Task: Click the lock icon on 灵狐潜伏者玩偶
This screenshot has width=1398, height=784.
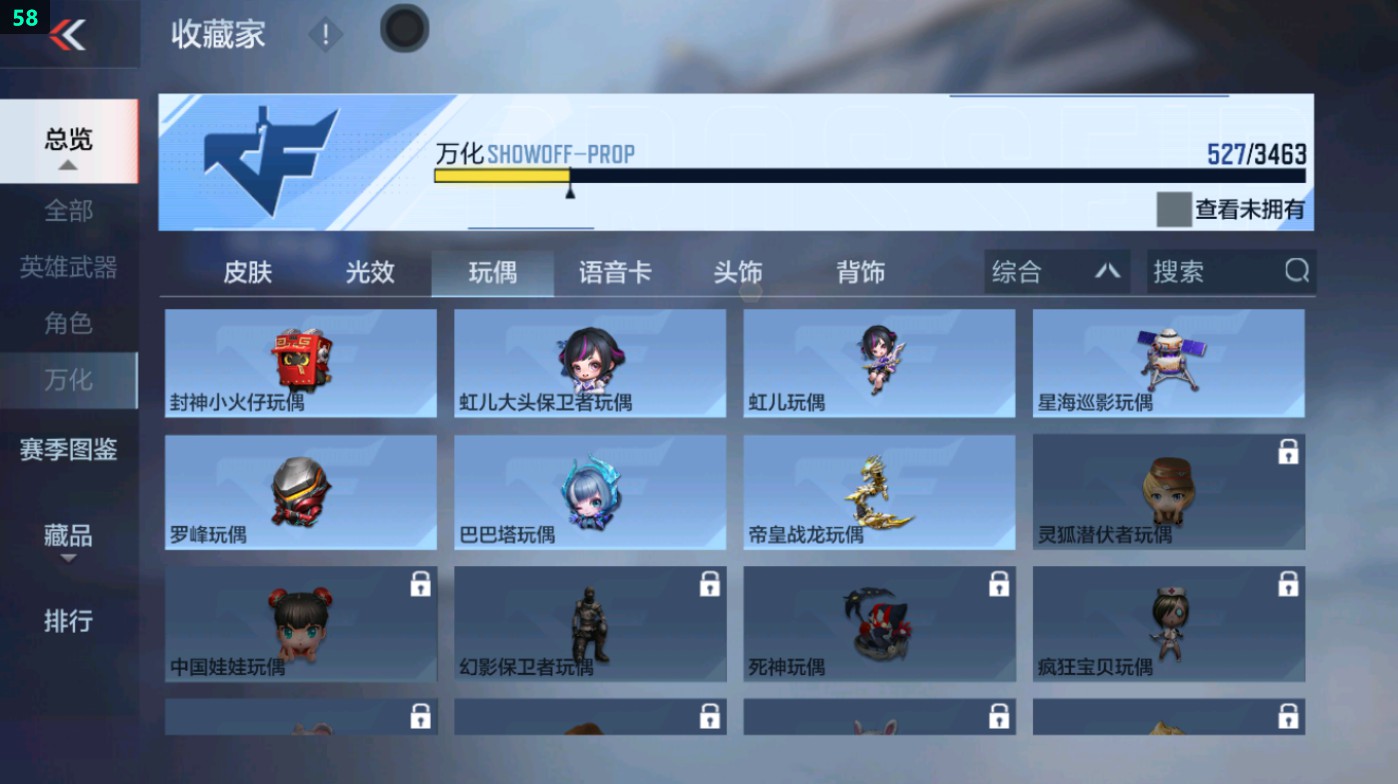Action: pos(1289,452)
